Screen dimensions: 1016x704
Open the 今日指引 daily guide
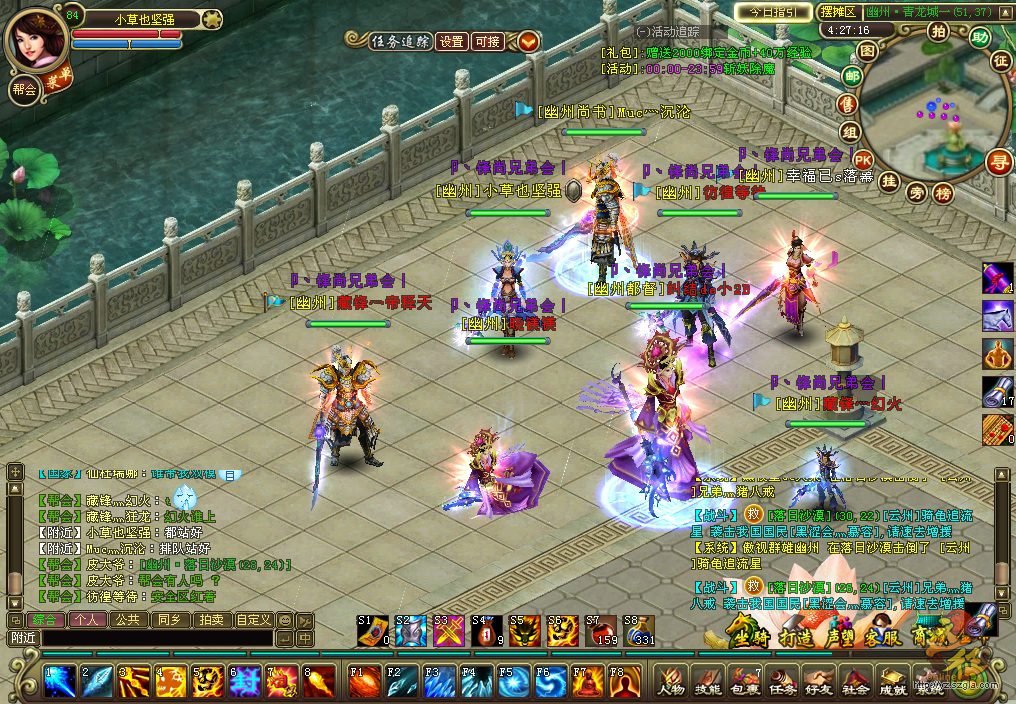773,12
